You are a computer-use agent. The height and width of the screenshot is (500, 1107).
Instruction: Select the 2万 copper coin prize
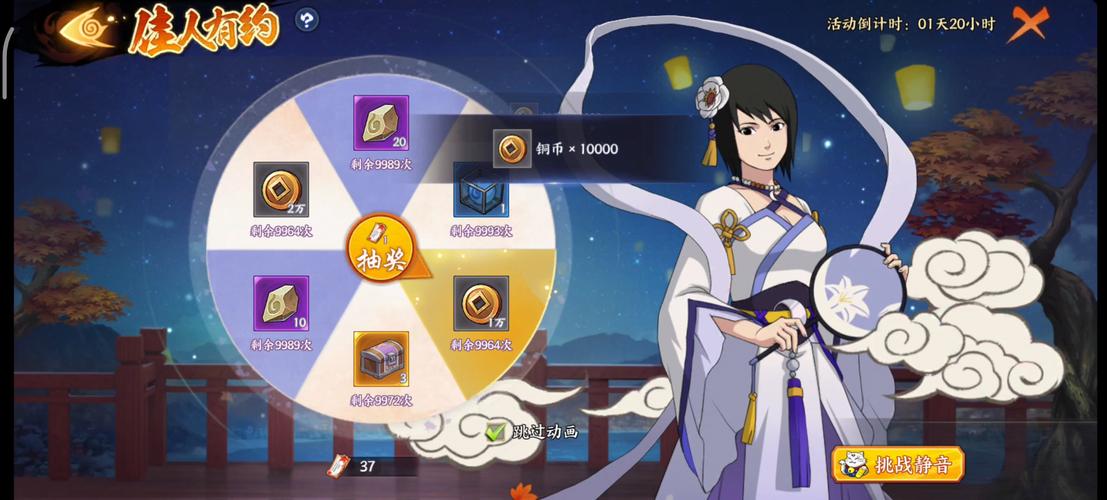pos(281,189)
